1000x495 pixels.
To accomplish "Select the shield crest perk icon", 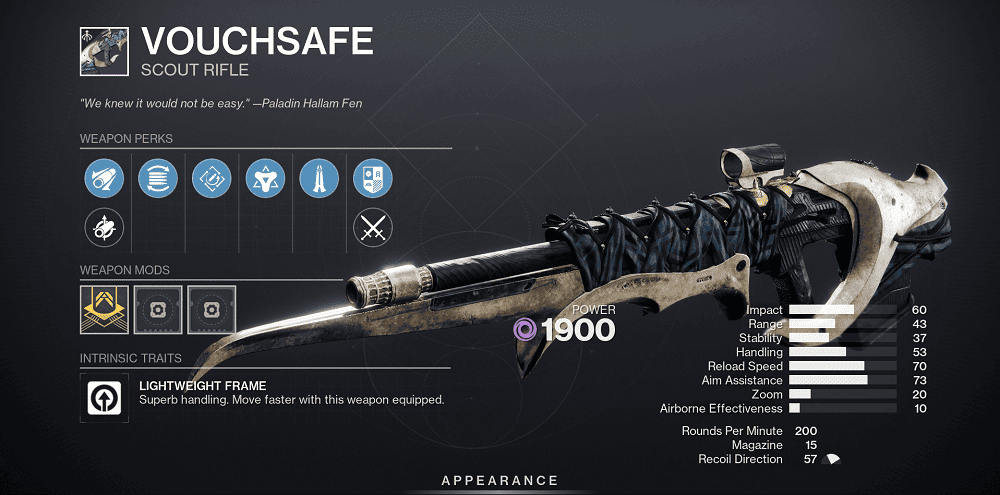I will [373, 179].
